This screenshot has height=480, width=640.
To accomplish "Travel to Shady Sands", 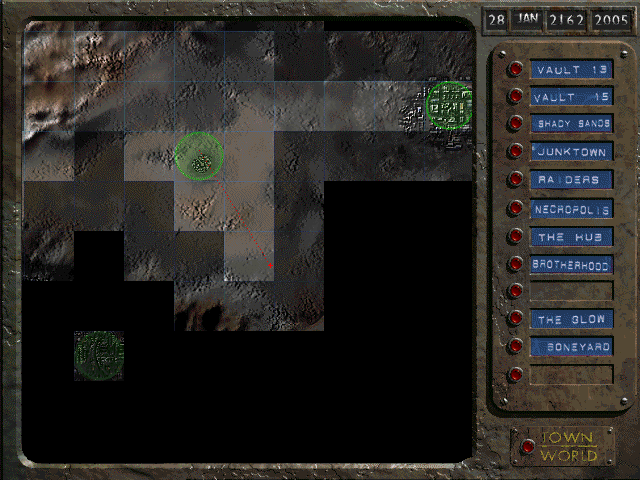I will point(516,124).
